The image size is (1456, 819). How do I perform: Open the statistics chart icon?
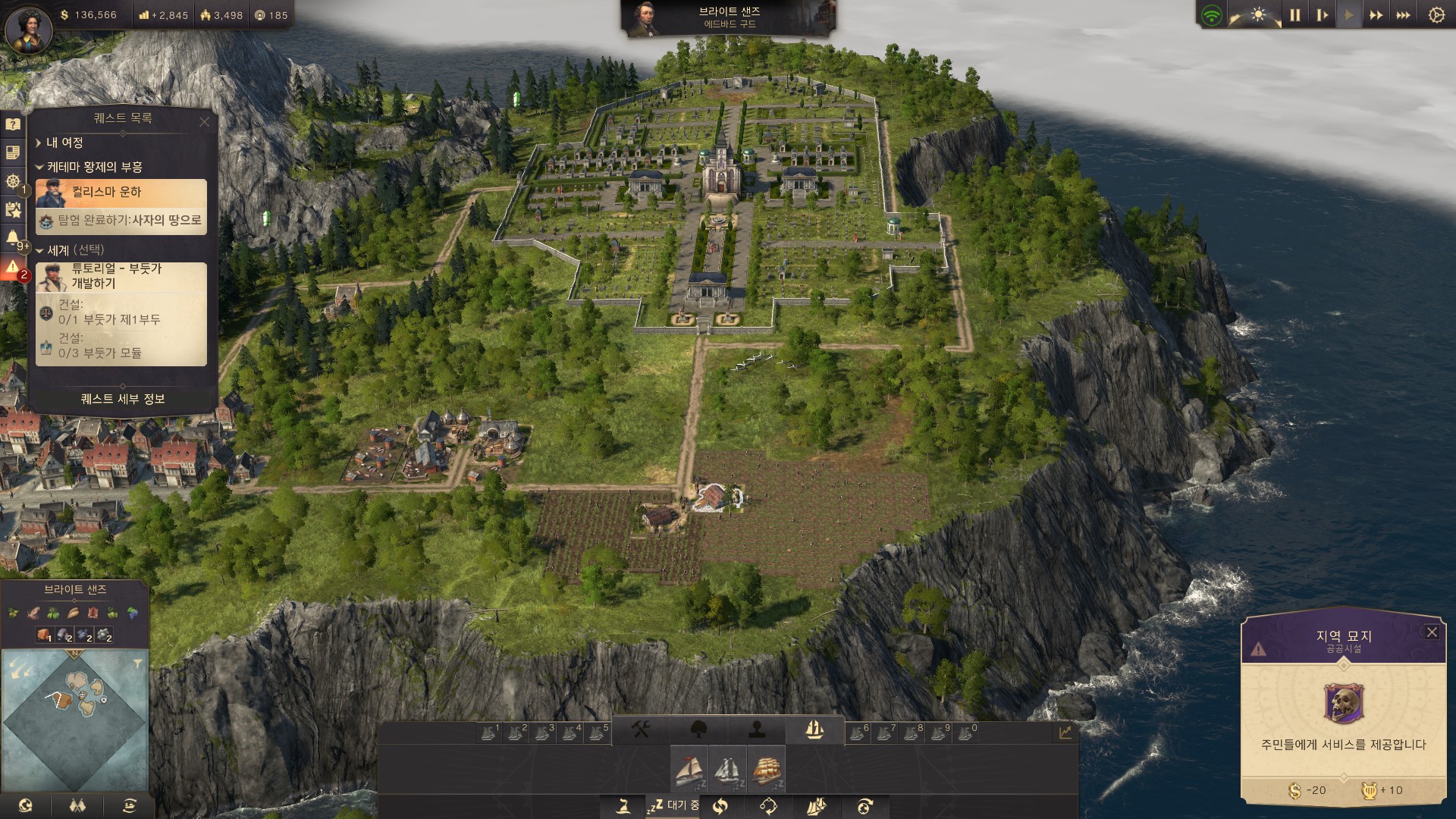[1065, 733]
